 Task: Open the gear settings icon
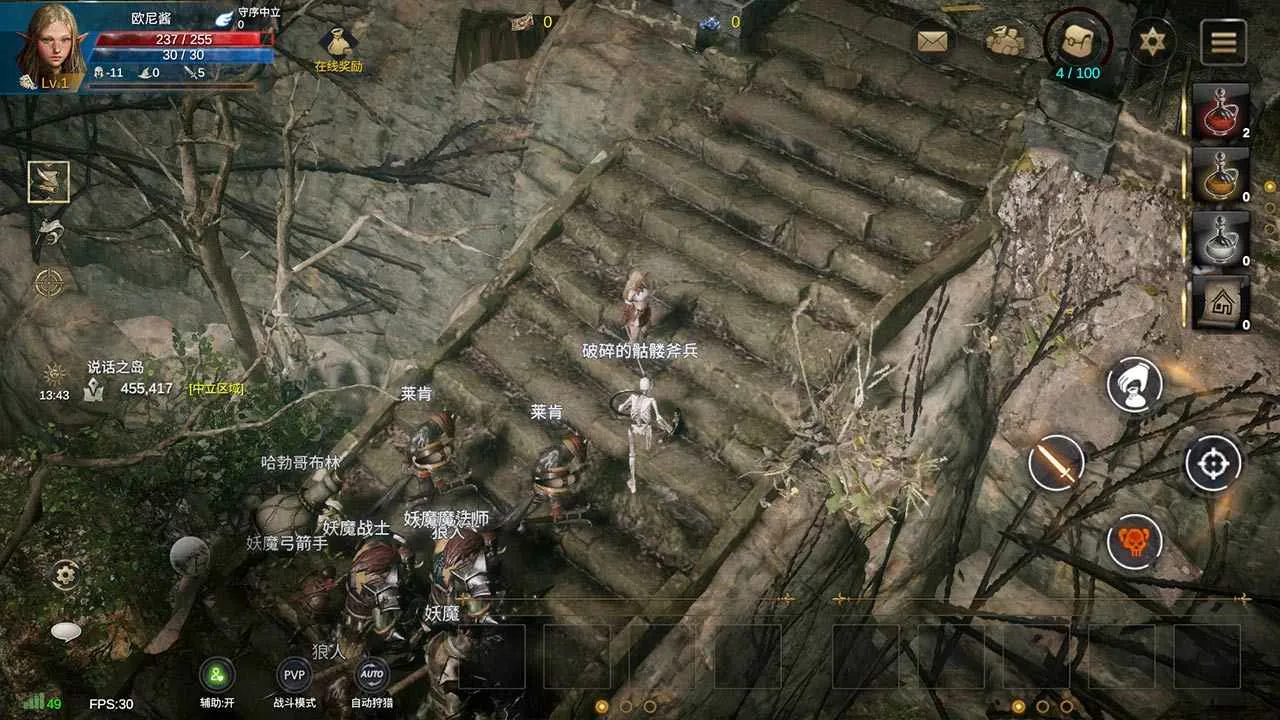[x=66, y=574]
